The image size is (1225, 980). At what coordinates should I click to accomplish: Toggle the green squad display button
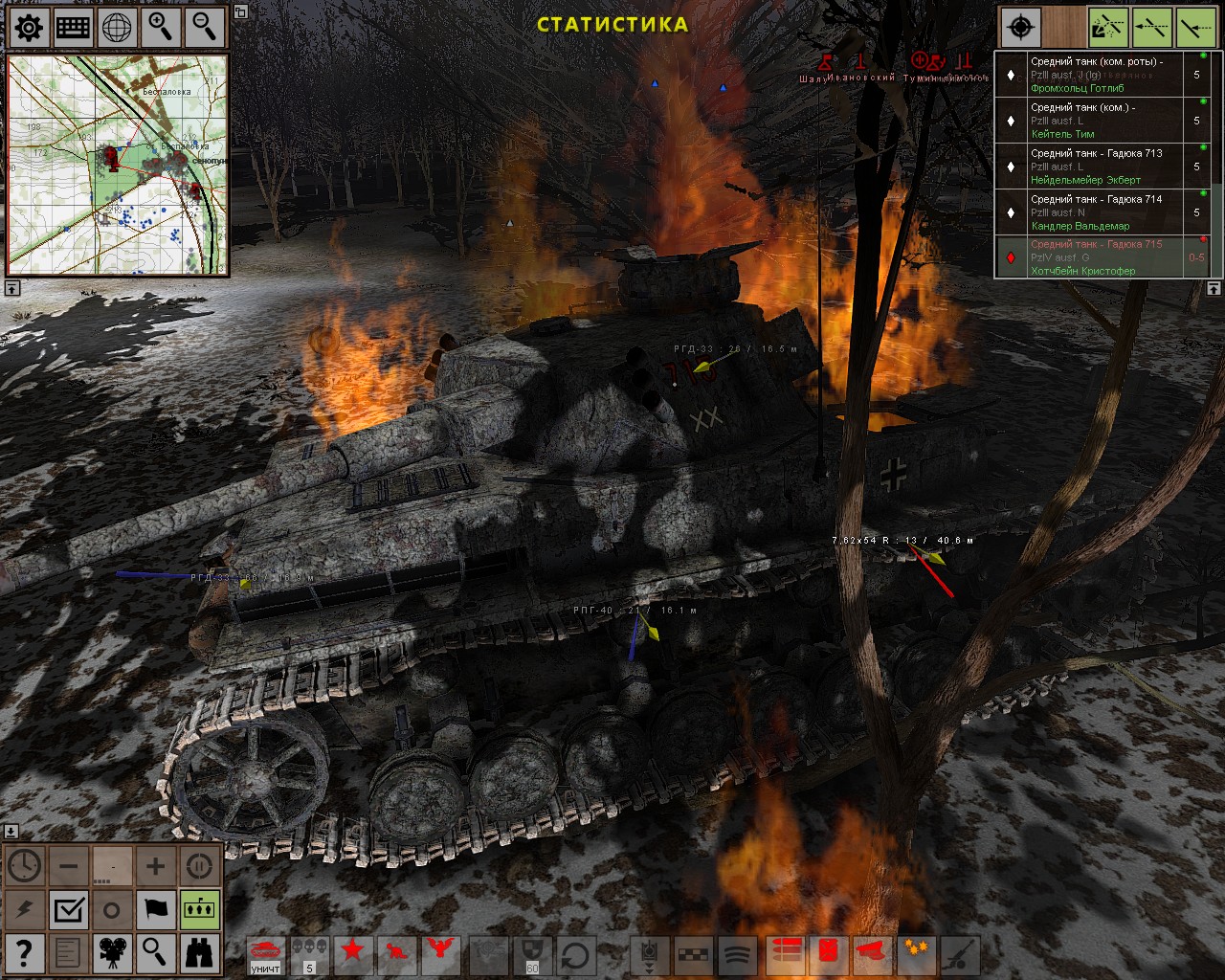[x=199, y=910]
